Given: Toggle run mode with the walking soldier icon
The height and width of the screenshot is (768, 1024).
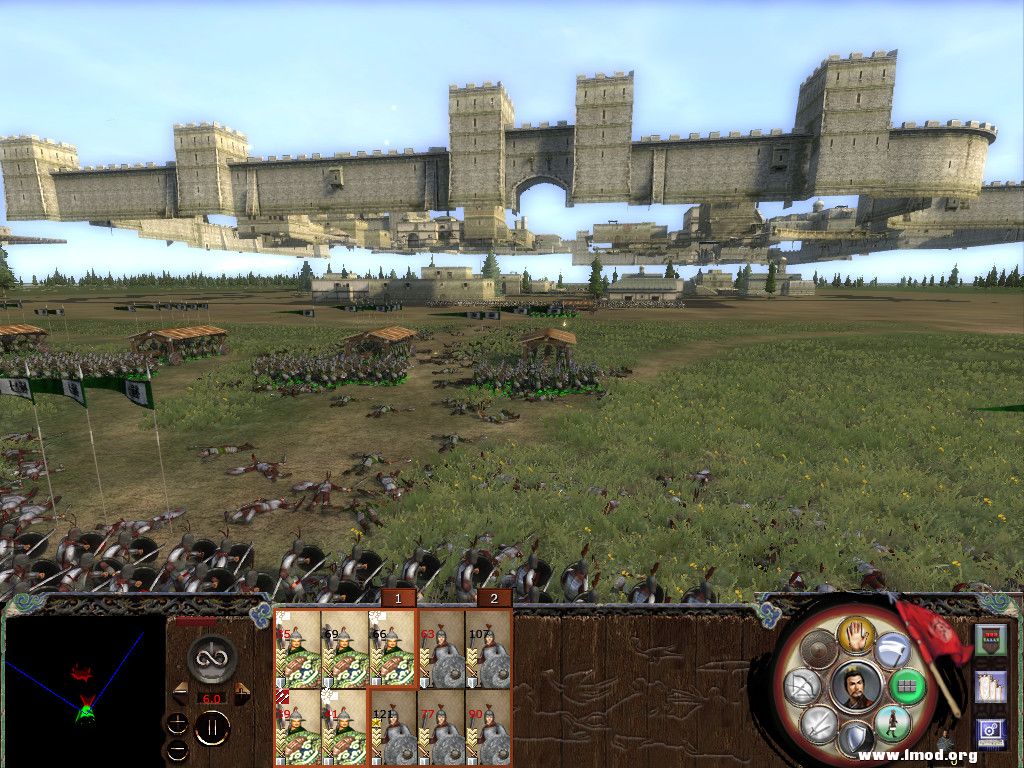Looking at the screenshot, I should click(891, 723).
